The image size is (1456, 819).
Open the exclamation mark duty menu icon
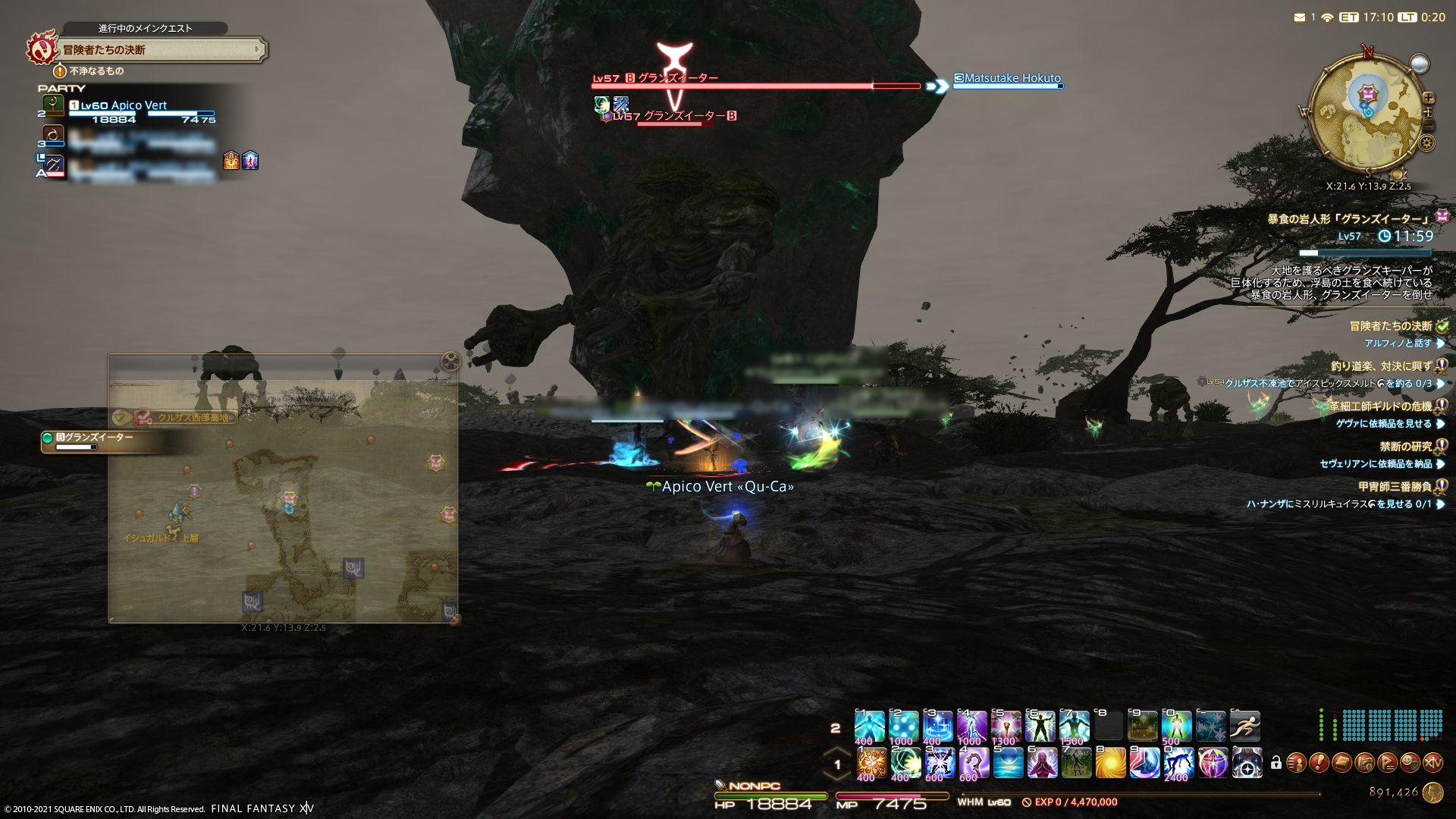1319,763
